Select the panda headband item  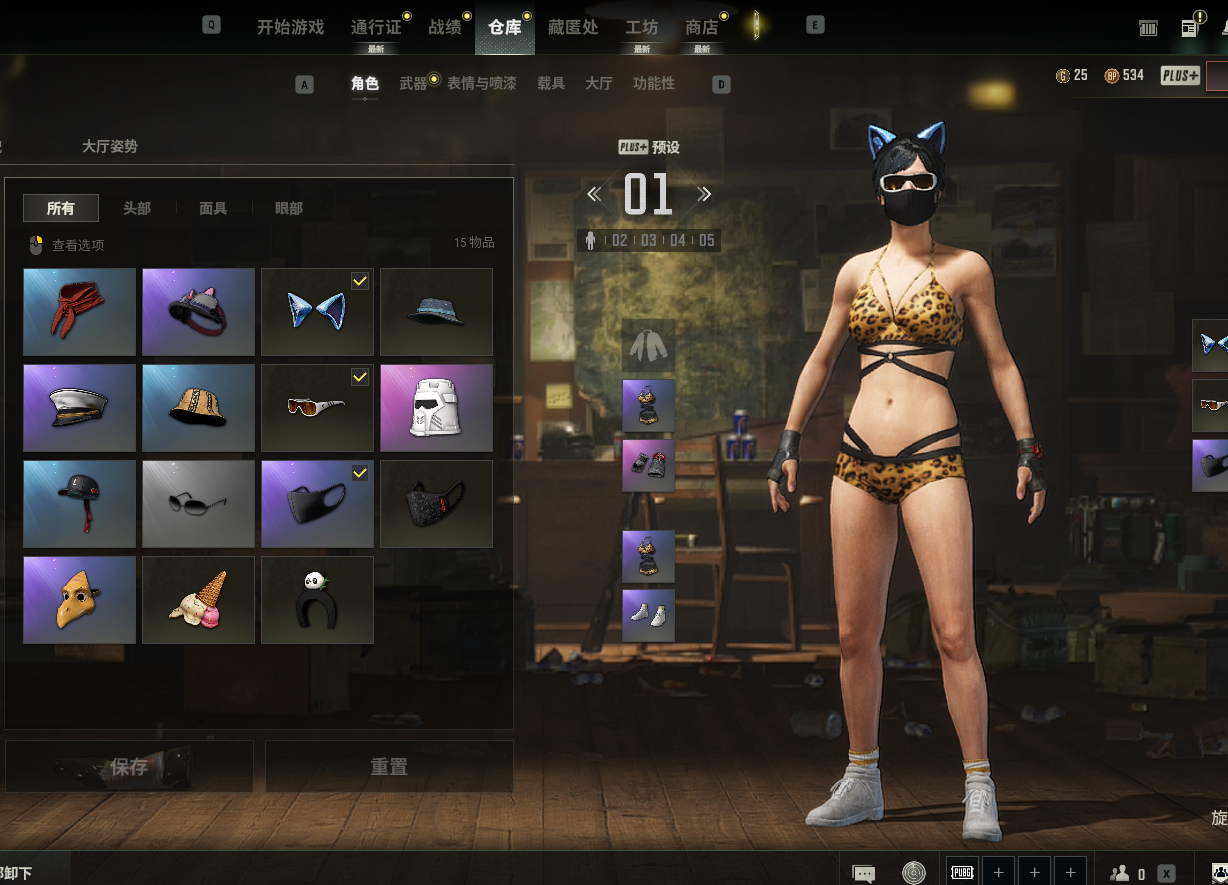[317, 600]
